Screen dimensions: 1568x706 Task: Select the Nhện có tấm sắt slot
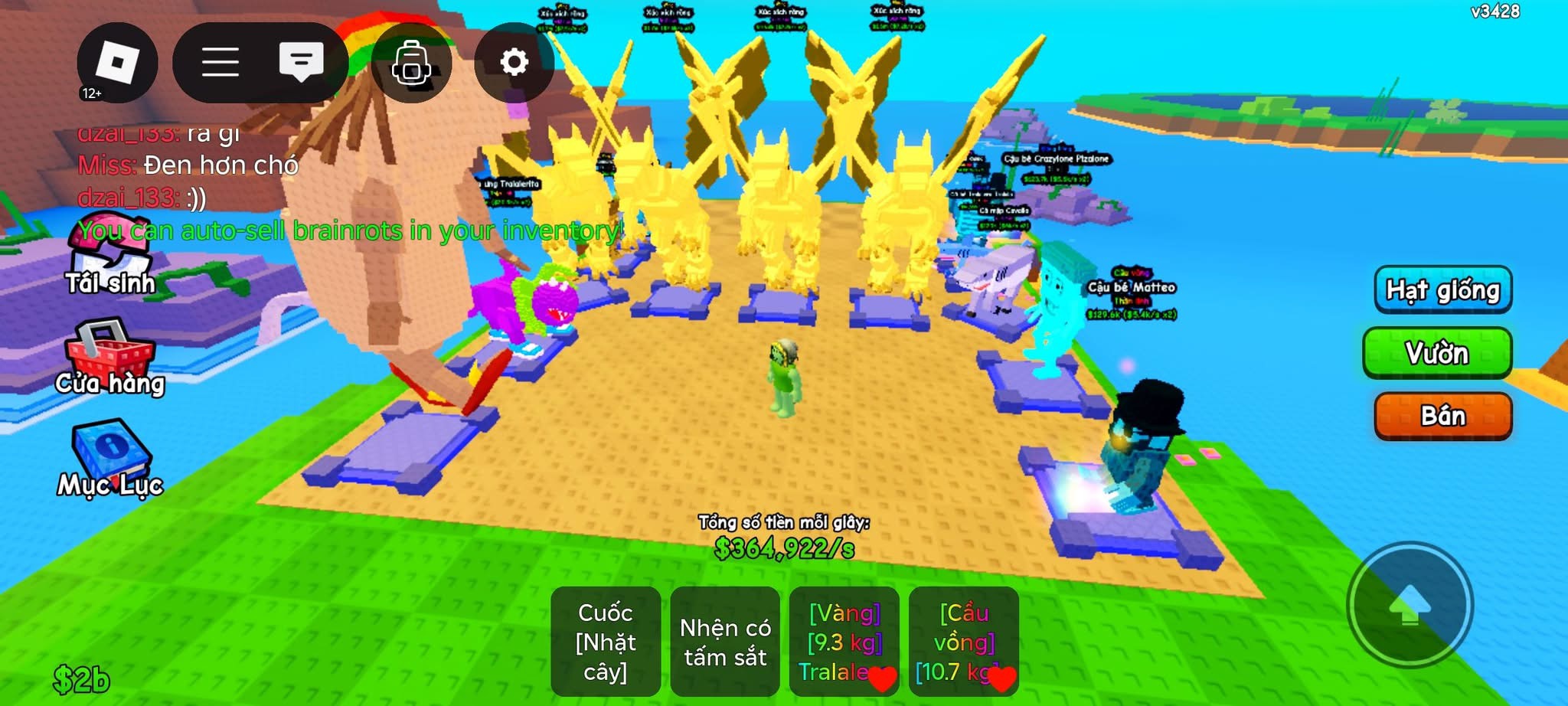point(725,642)
